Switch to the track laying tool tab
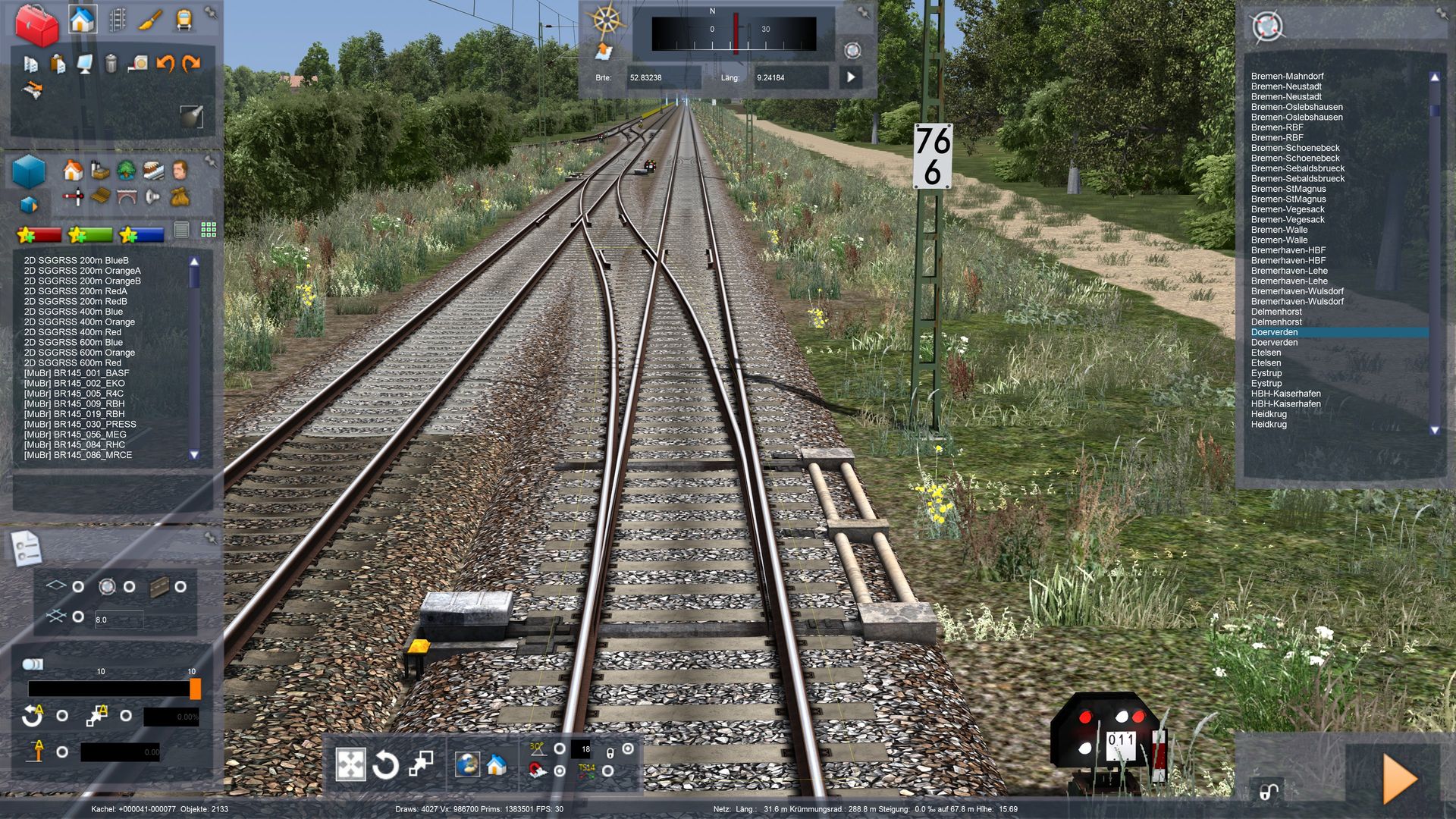The width and height of the screenshot is (1456, 819). point(117,20)
